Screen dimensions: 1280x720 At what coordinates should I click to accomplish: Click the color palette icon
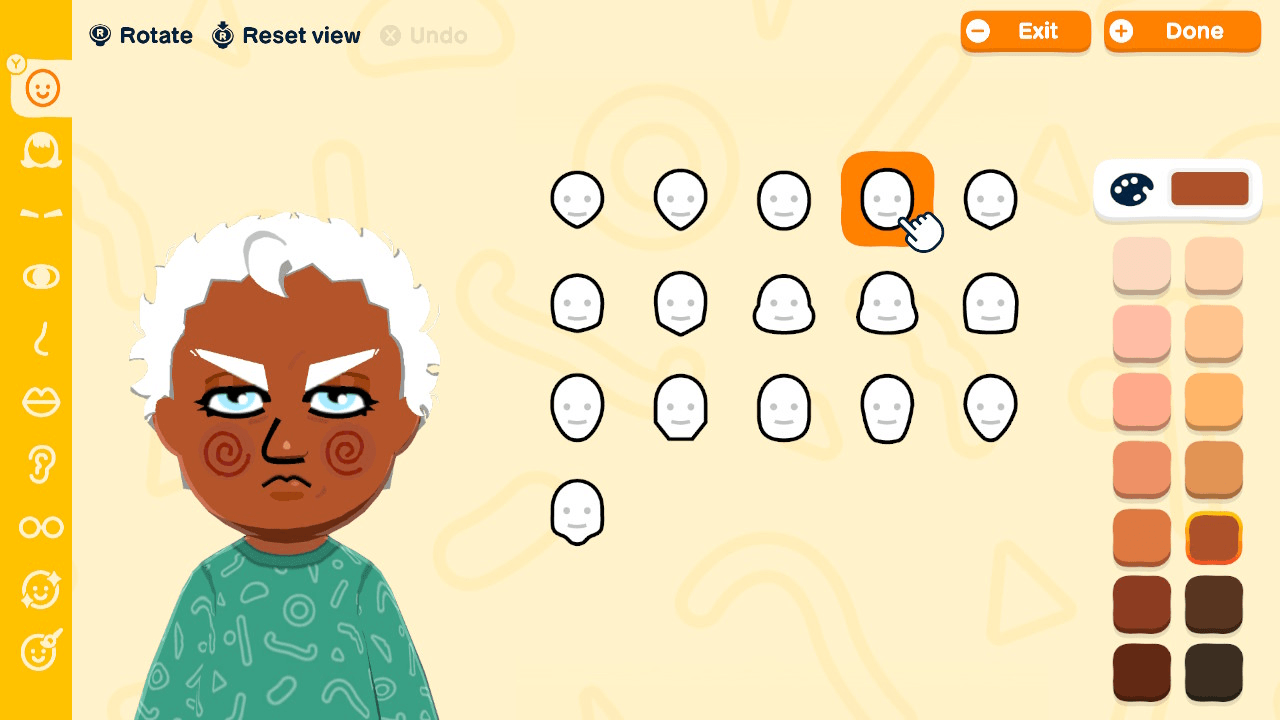(x=1131, y=189)
